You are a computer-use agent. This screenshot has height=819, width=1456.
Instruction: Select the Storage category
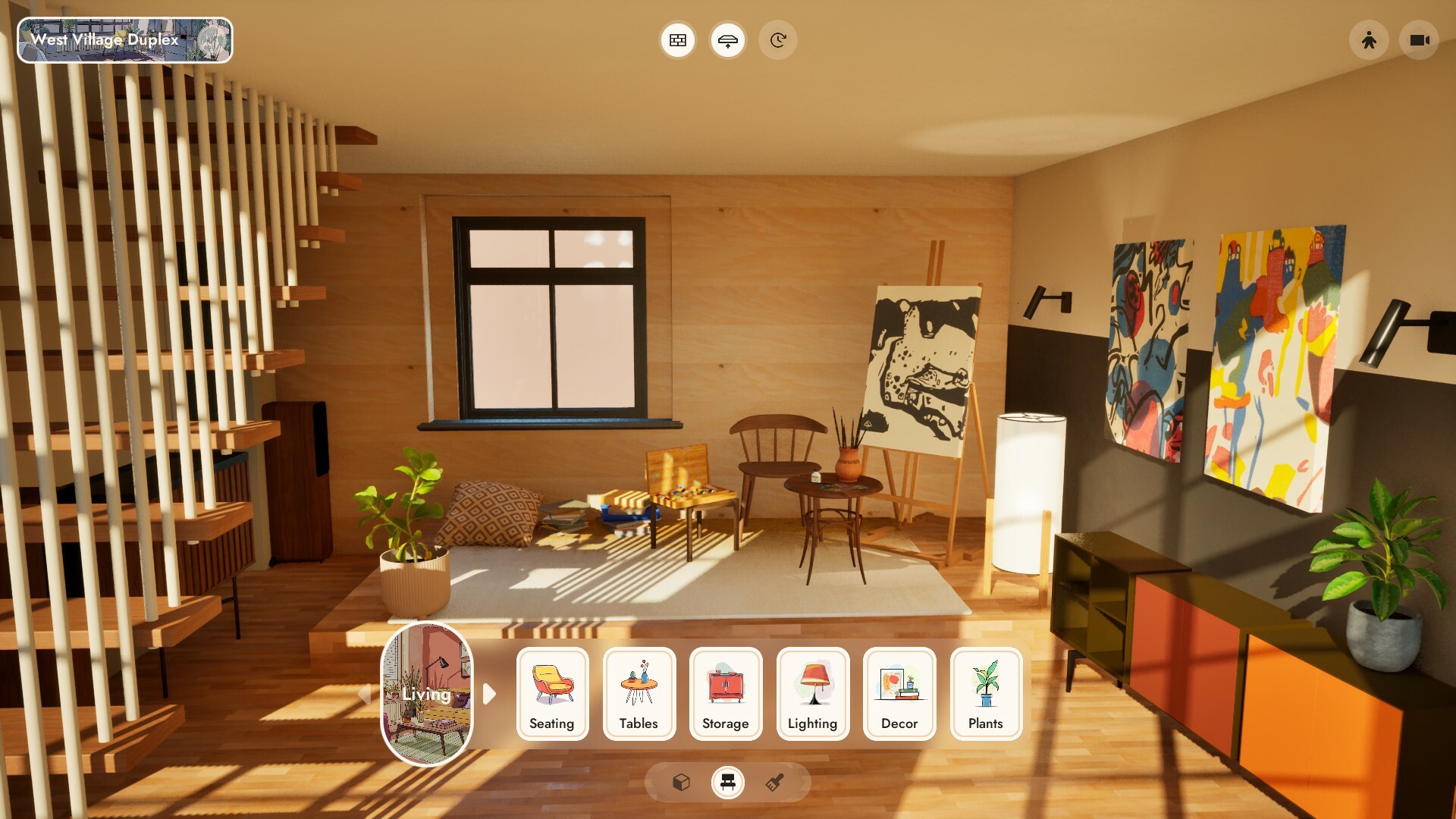(726, 694)
